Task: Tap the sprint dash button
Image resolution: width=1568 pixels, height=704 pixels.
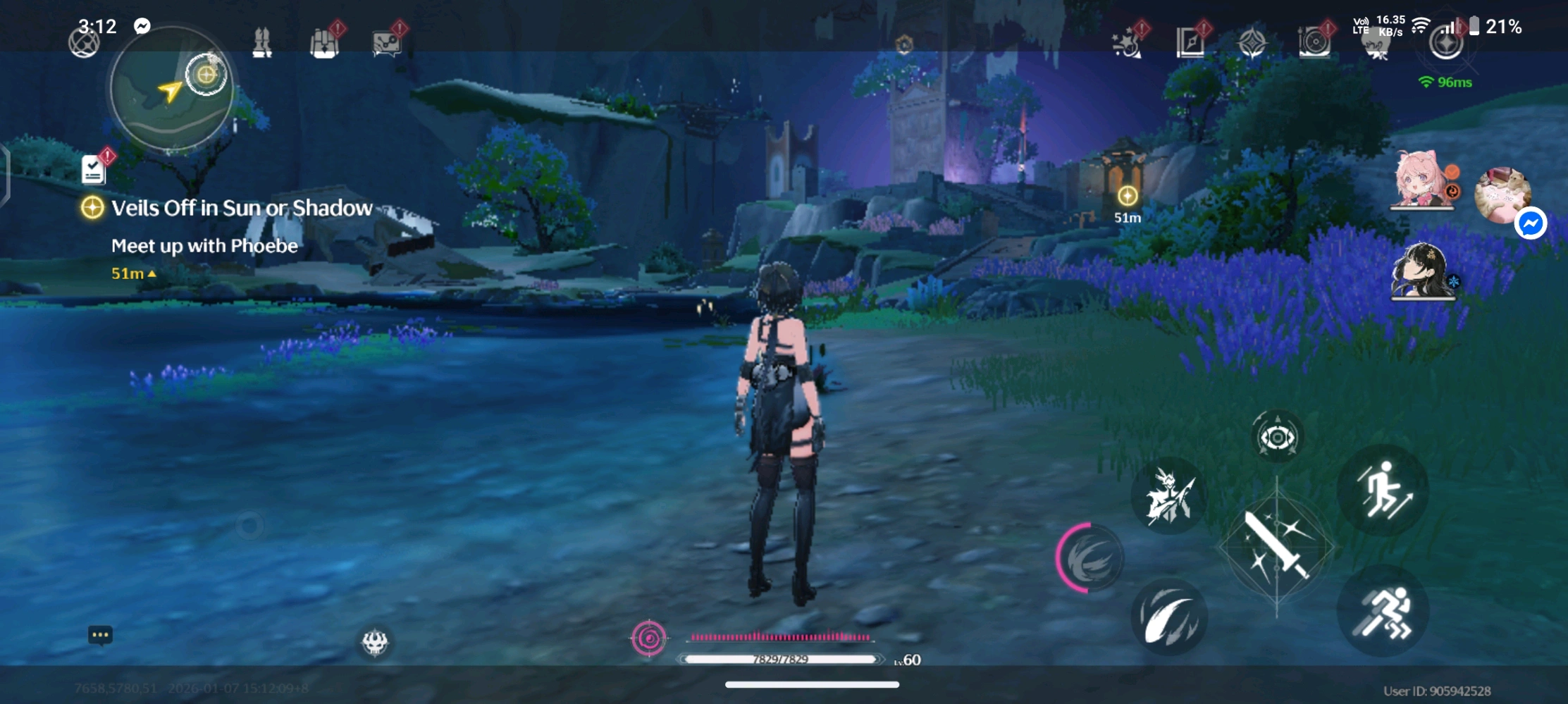Action: point(1383,612)
